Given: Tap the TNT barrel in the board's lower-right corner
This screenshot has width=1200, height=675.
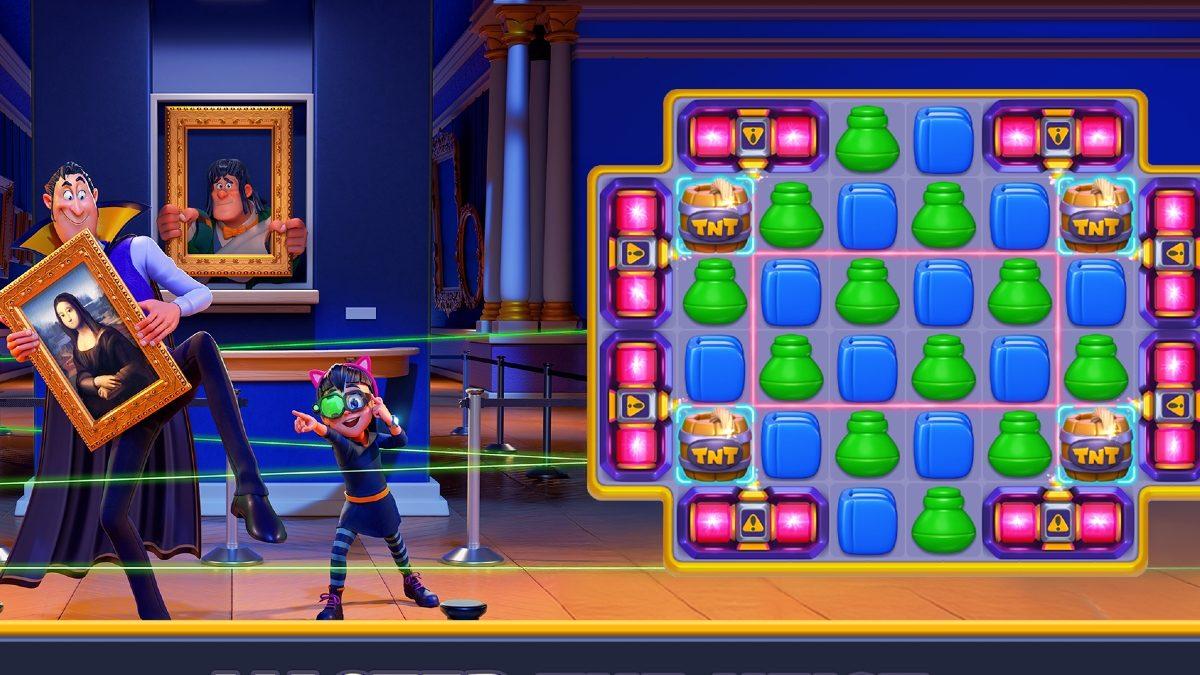Looking at the screenshot, I should tap(1096, 444).
